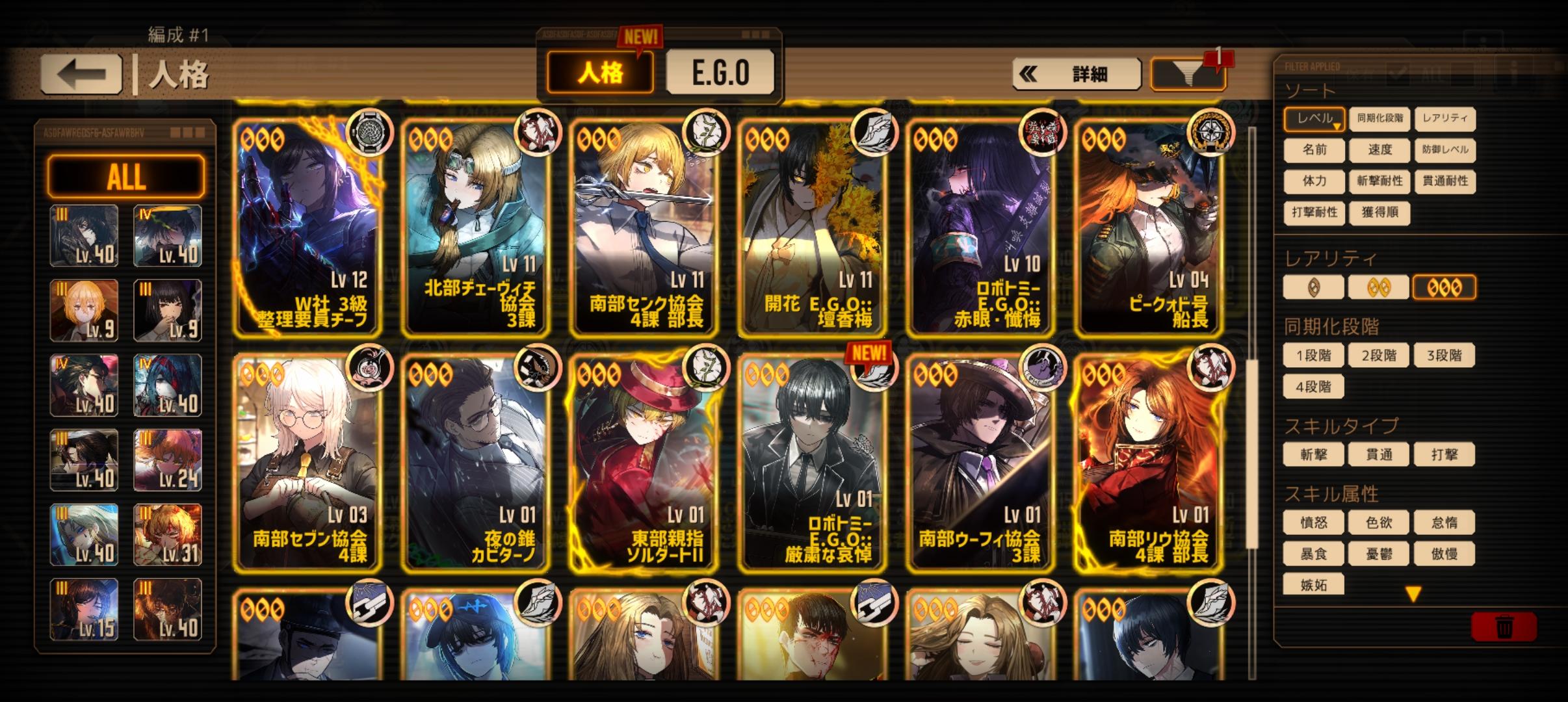Select the Lv.15 roster thumbnail
This screenshot has width=1568, height=702.
tap(83, 610)
